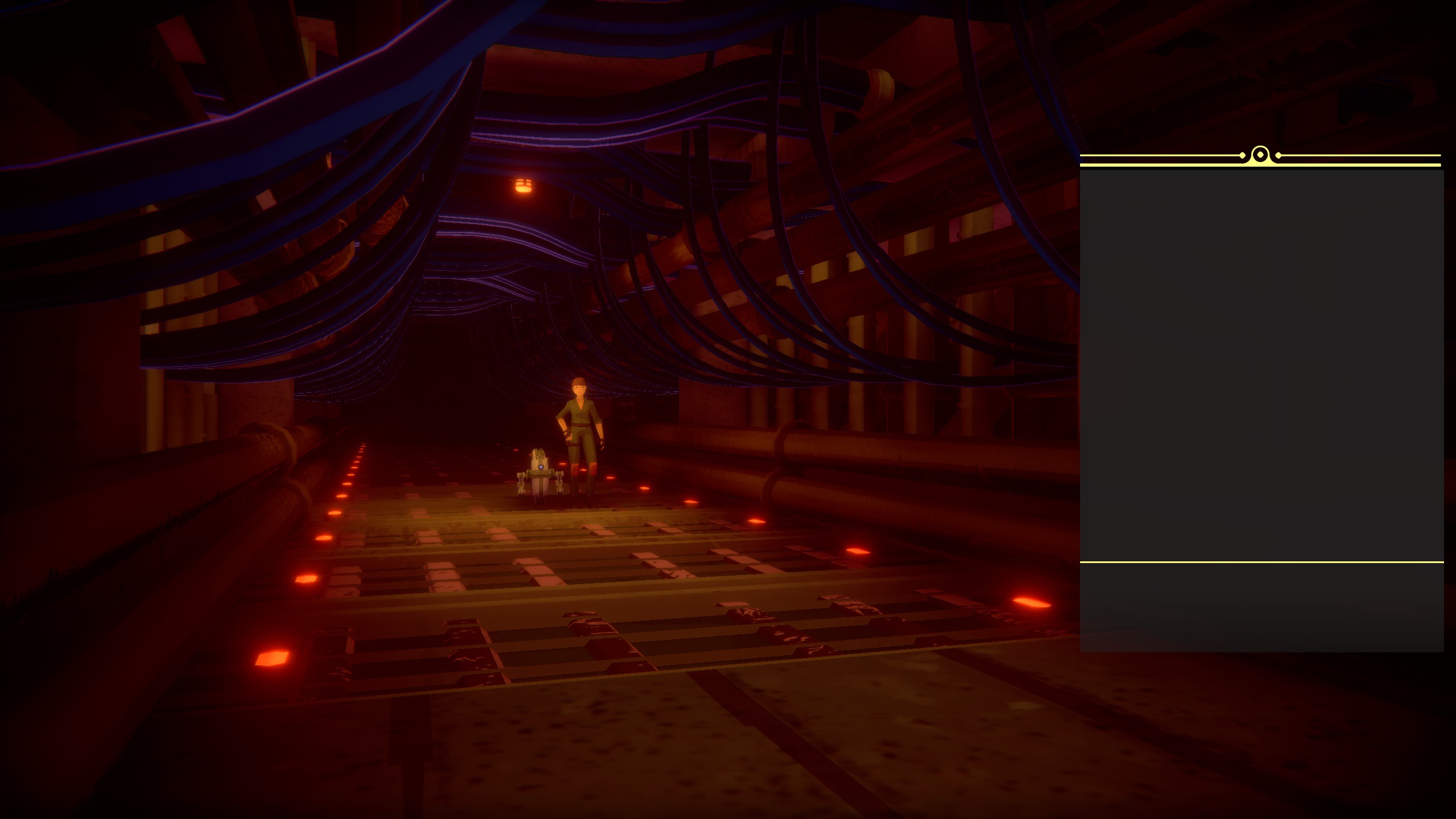Viewport: 1456px width, 819px height.
Task: Click the diamond accent left of the panel ornament
Action: pos(1242,155)
